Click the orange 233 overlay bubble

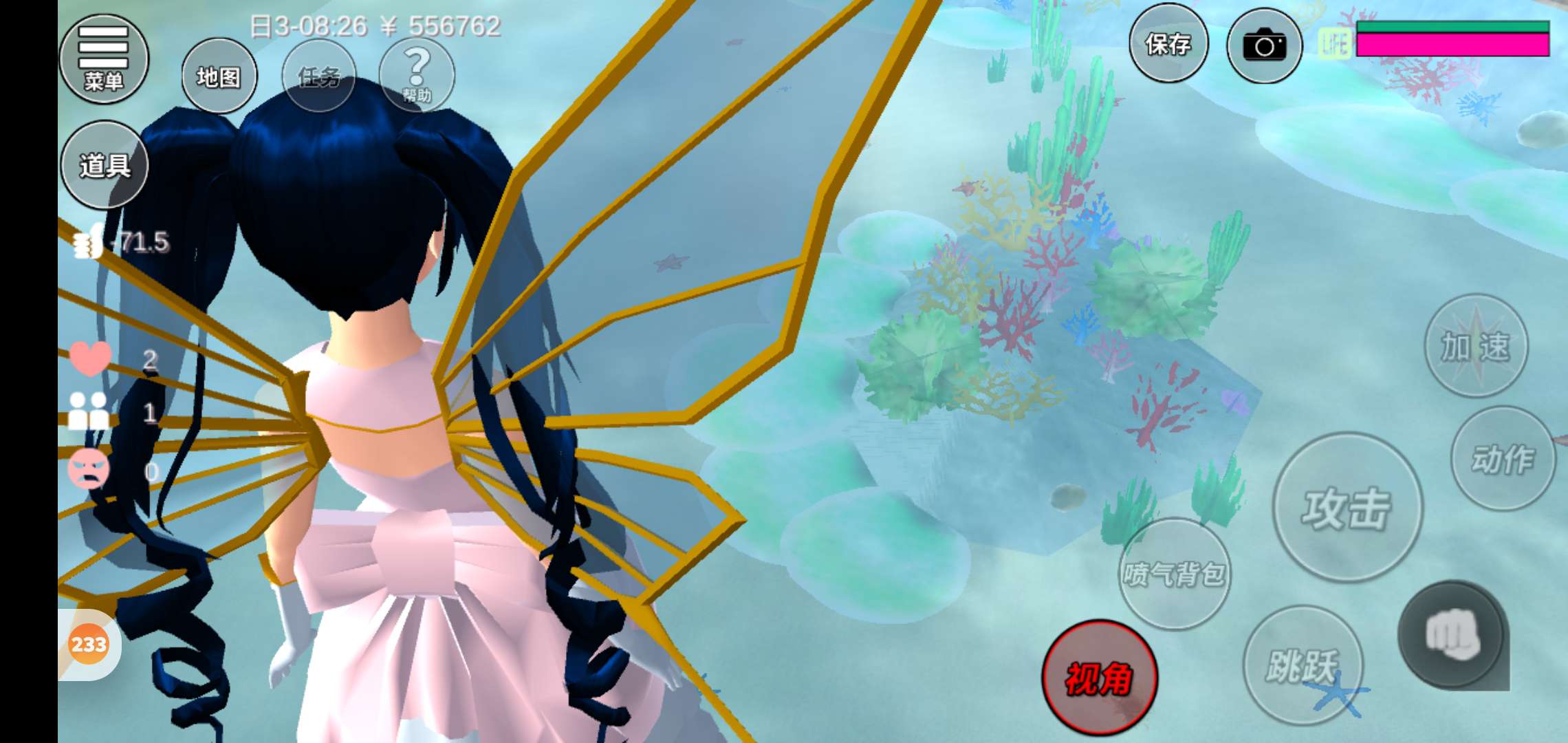89,645
